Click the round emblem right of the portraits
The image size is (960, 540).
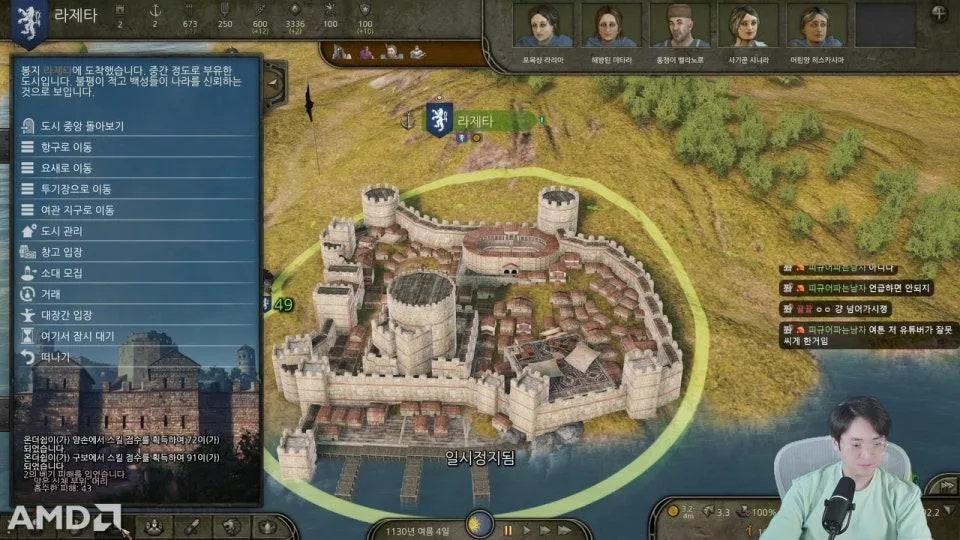939,14
